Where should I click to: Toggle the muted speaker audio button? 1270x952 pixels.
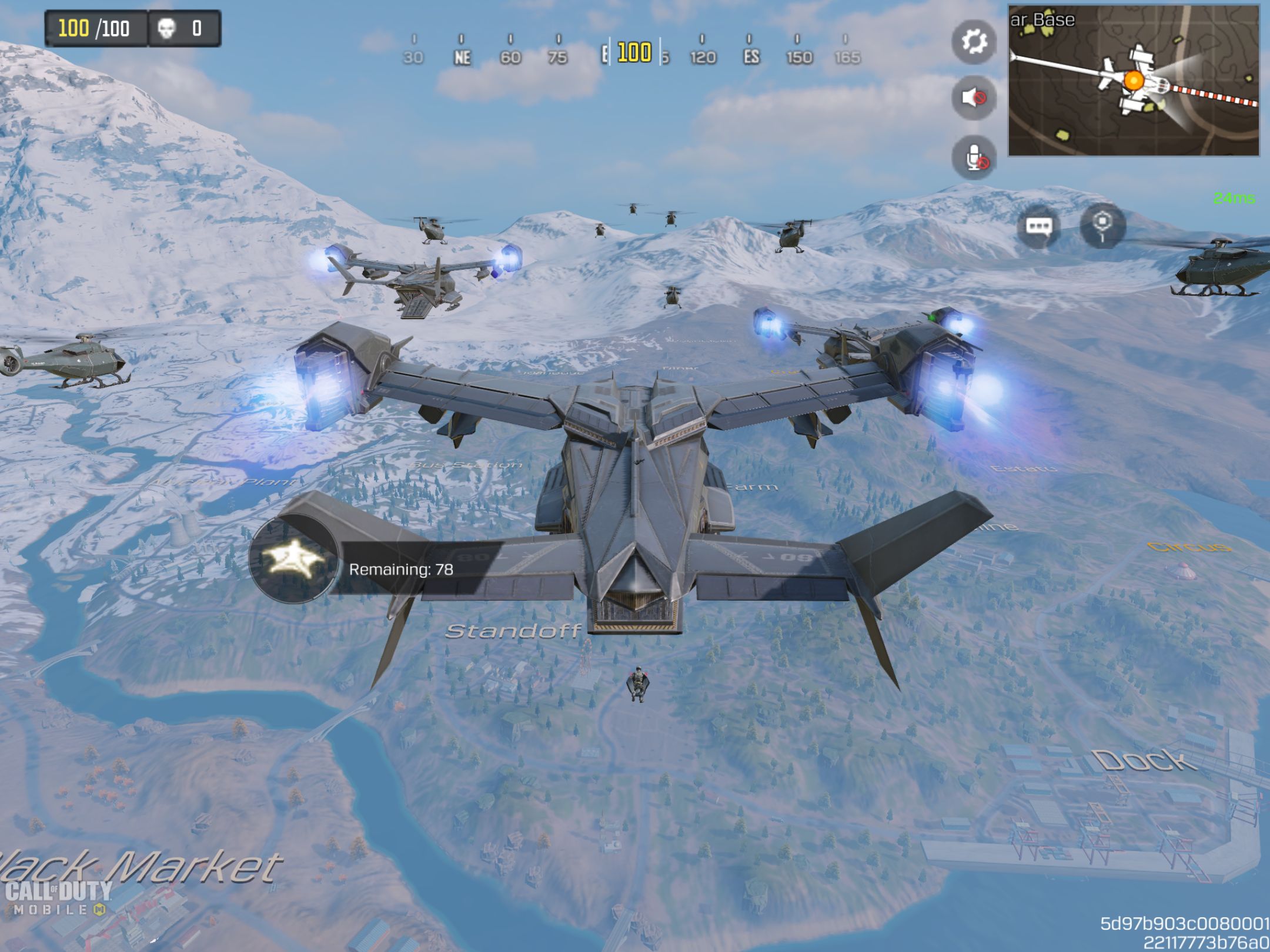point(974,98)
